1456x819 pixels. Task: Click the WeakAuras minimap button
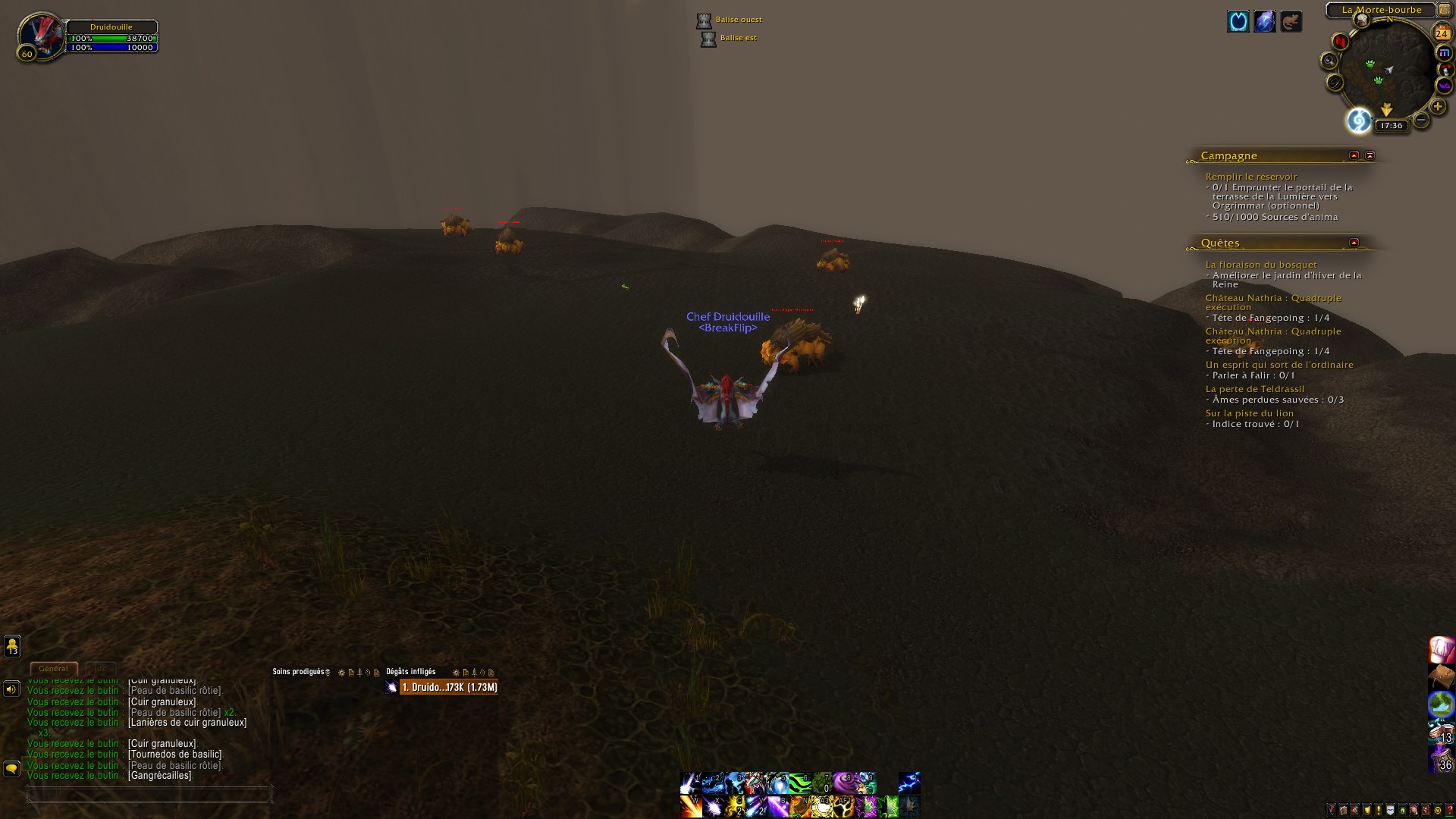click(x=1444, y=84)
